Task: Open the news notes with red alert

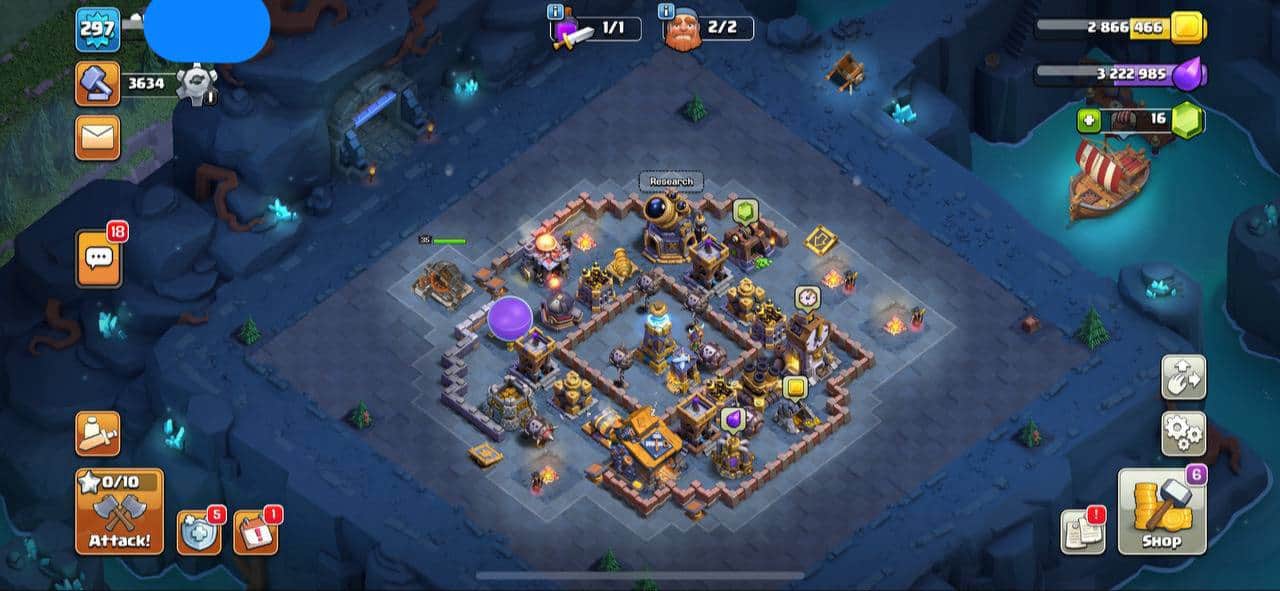Action: pyautogui.click(x=1083, y=531)
